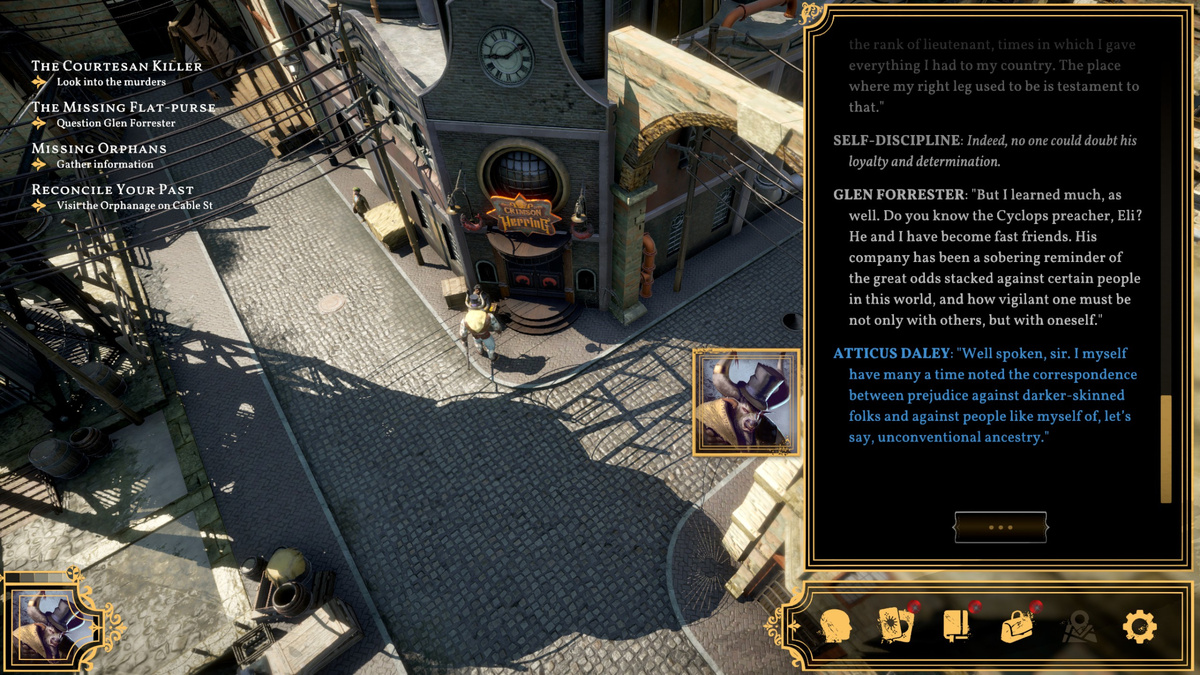Open the inventory satchel icon
Viewport: 1200px width, 675px height.
pyautogui.click(x=1018, y=627)
